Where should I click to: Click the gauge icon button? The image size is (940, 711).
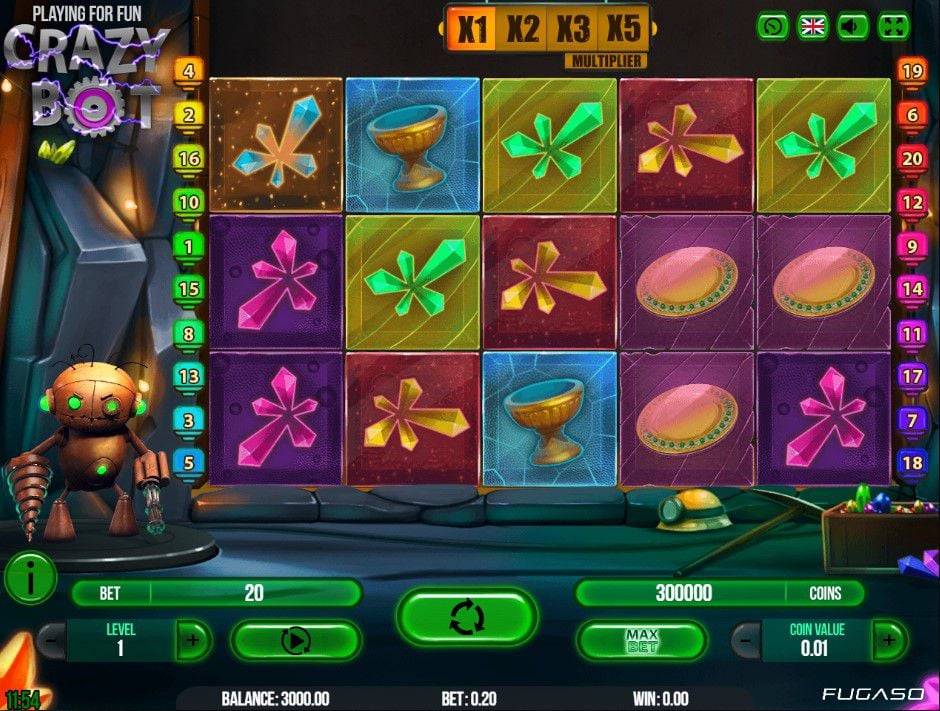tap(773, 26)
